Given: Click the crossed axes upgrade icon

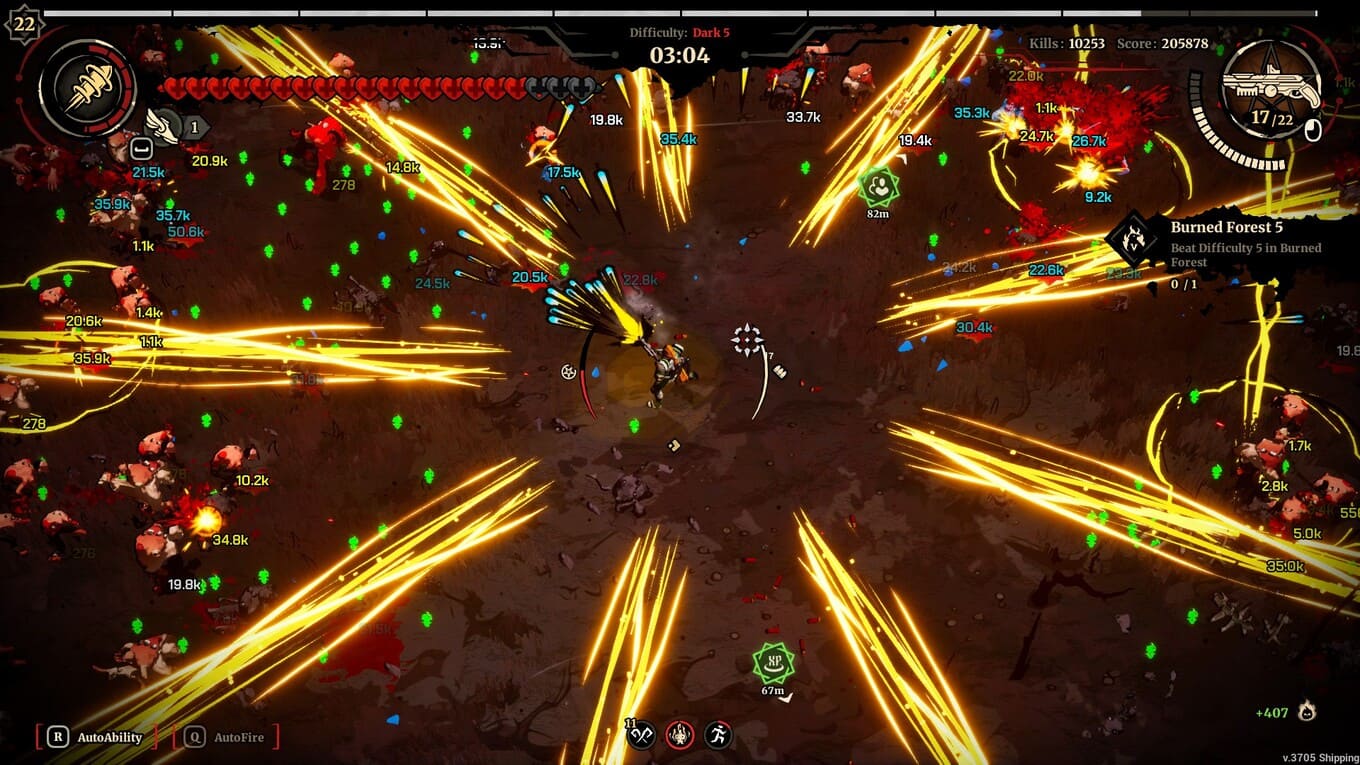Looking at the screenshot, I should pos(642,736).
